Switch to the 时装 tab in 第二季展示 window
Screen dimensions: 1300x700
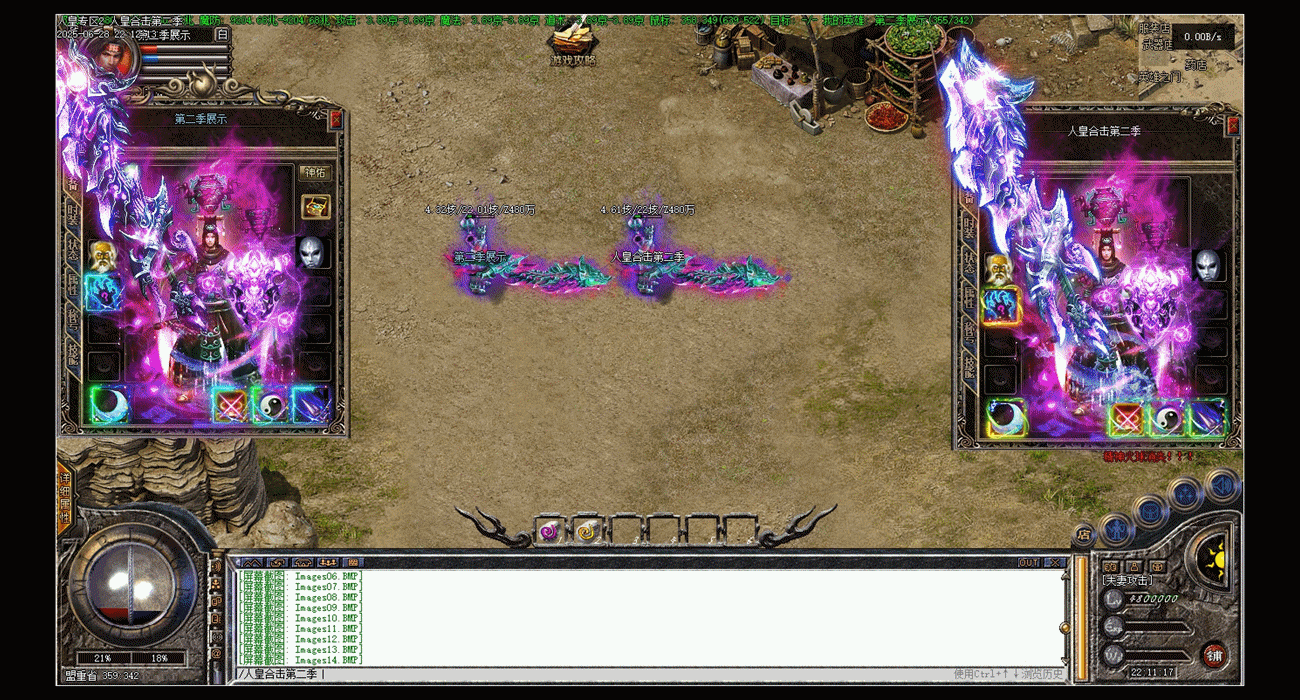[73, 214]
